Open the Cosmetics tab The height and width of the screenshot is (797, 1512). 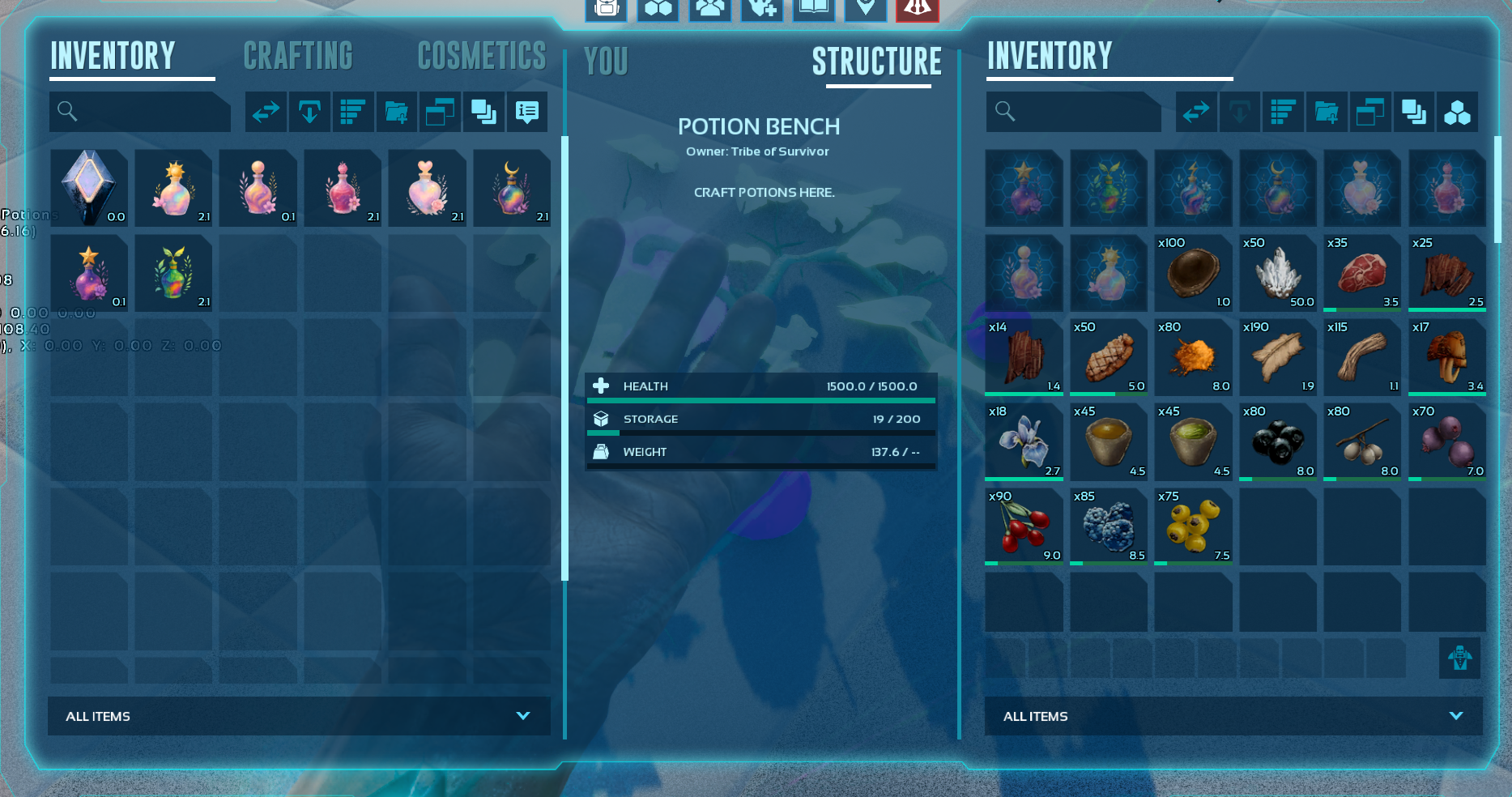pos(482,57)
